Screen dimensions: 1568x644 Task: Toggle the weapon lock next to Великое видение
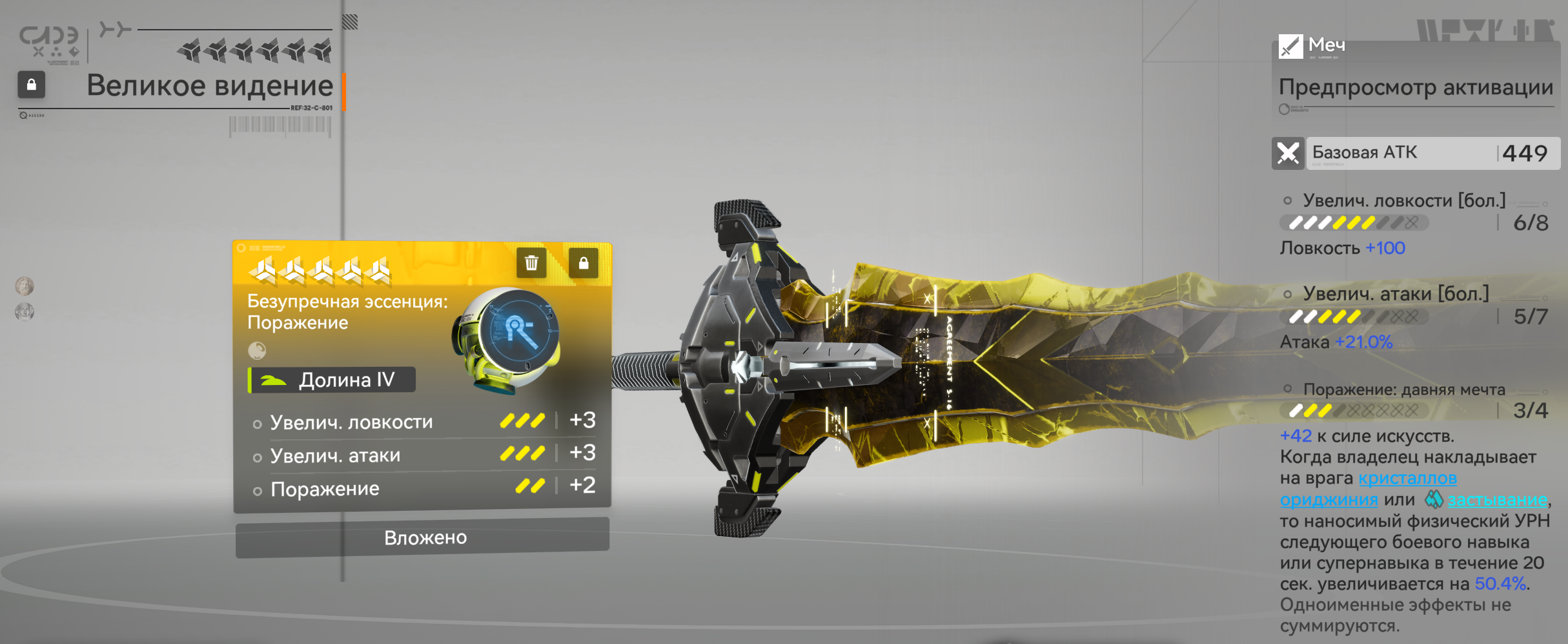31,85
